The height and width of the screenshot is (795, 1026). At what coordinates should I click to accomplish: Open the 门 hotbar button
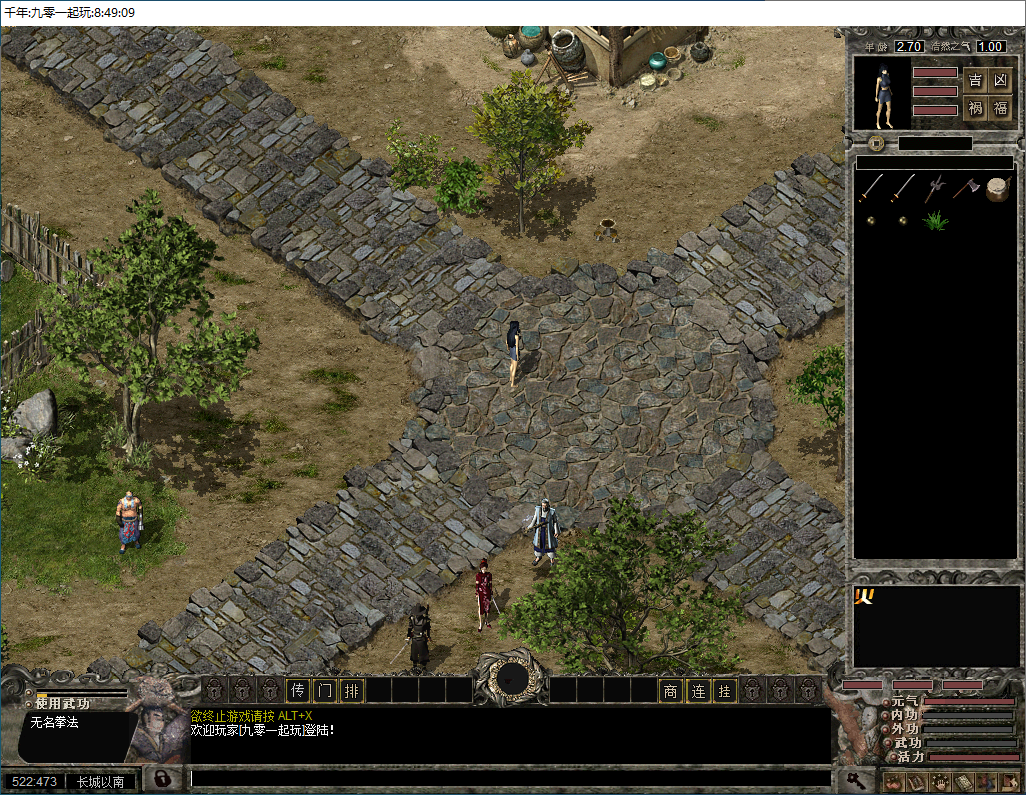324,690
